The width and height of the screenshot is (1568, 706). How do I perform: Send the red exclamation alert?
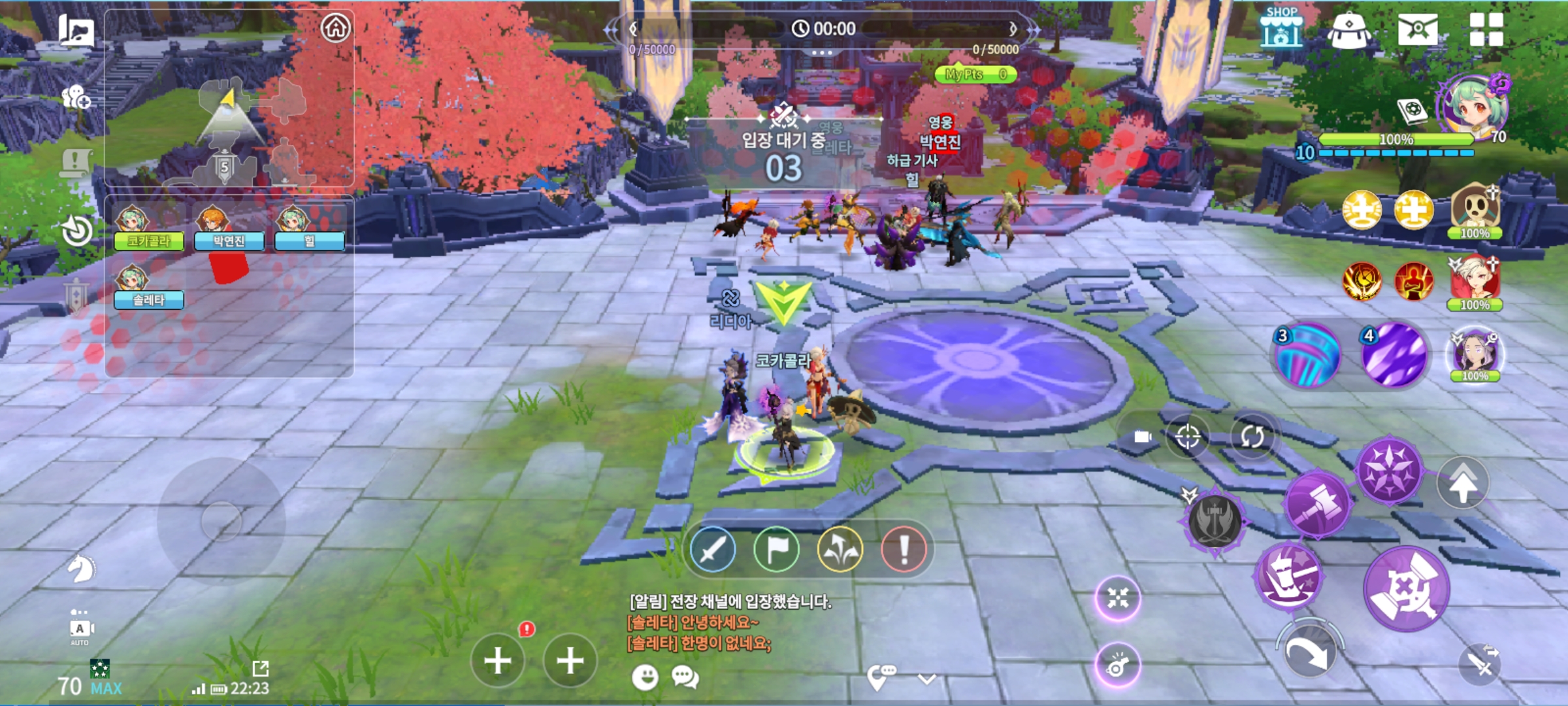(904, 549)
